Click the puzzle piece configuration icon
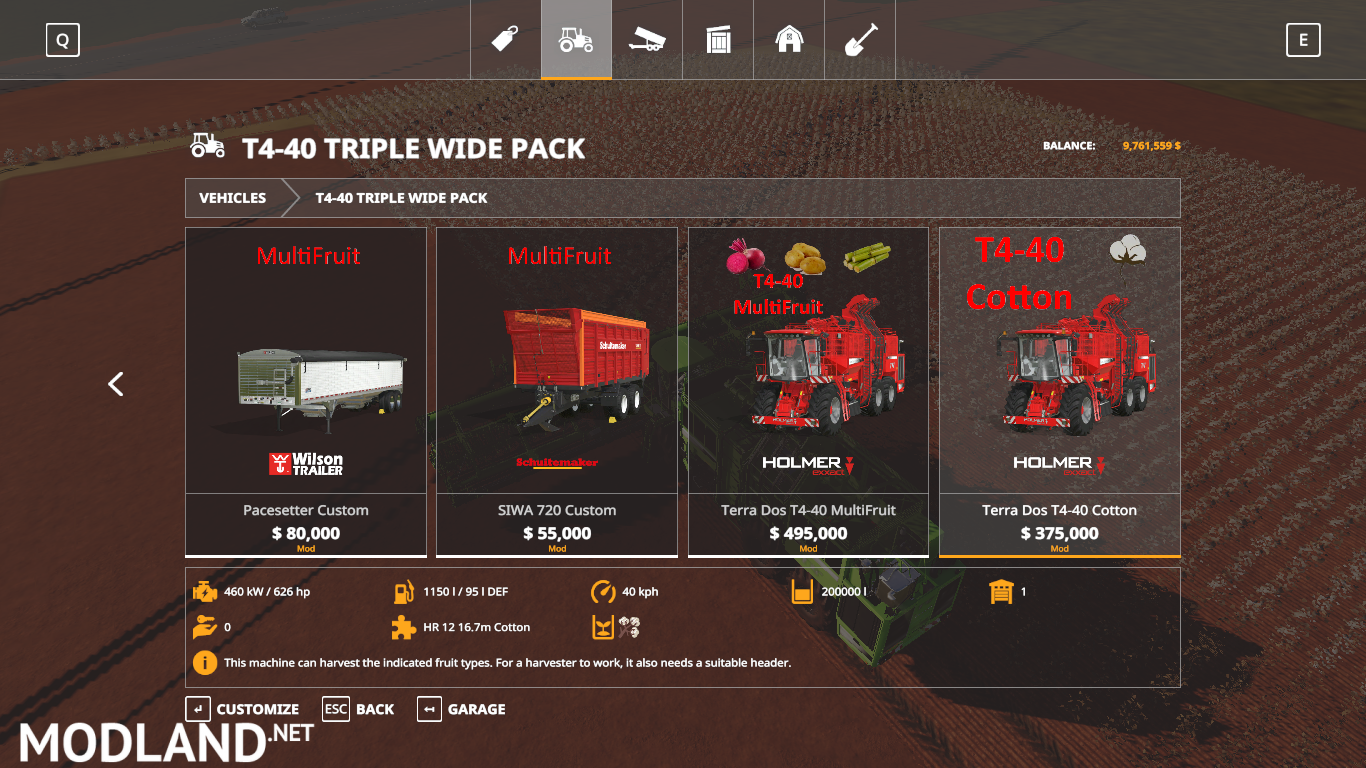 404,627
